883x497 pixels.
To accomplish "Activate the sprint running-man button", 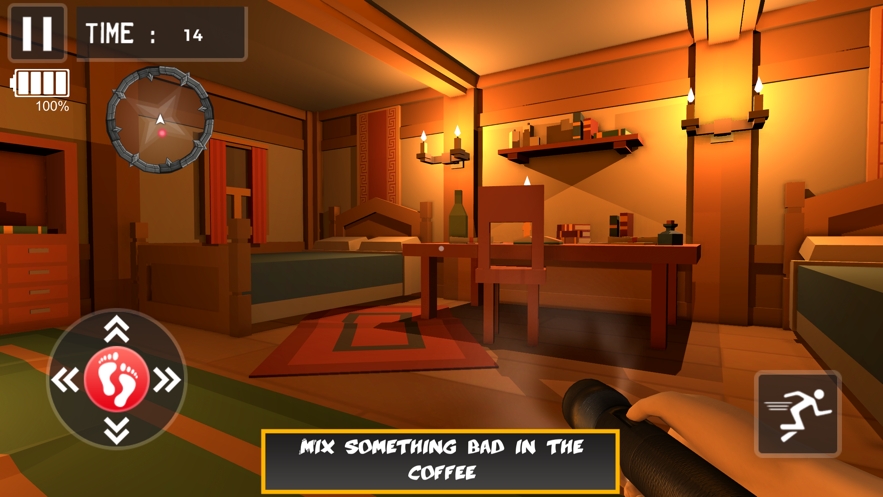I will point(797,413).
